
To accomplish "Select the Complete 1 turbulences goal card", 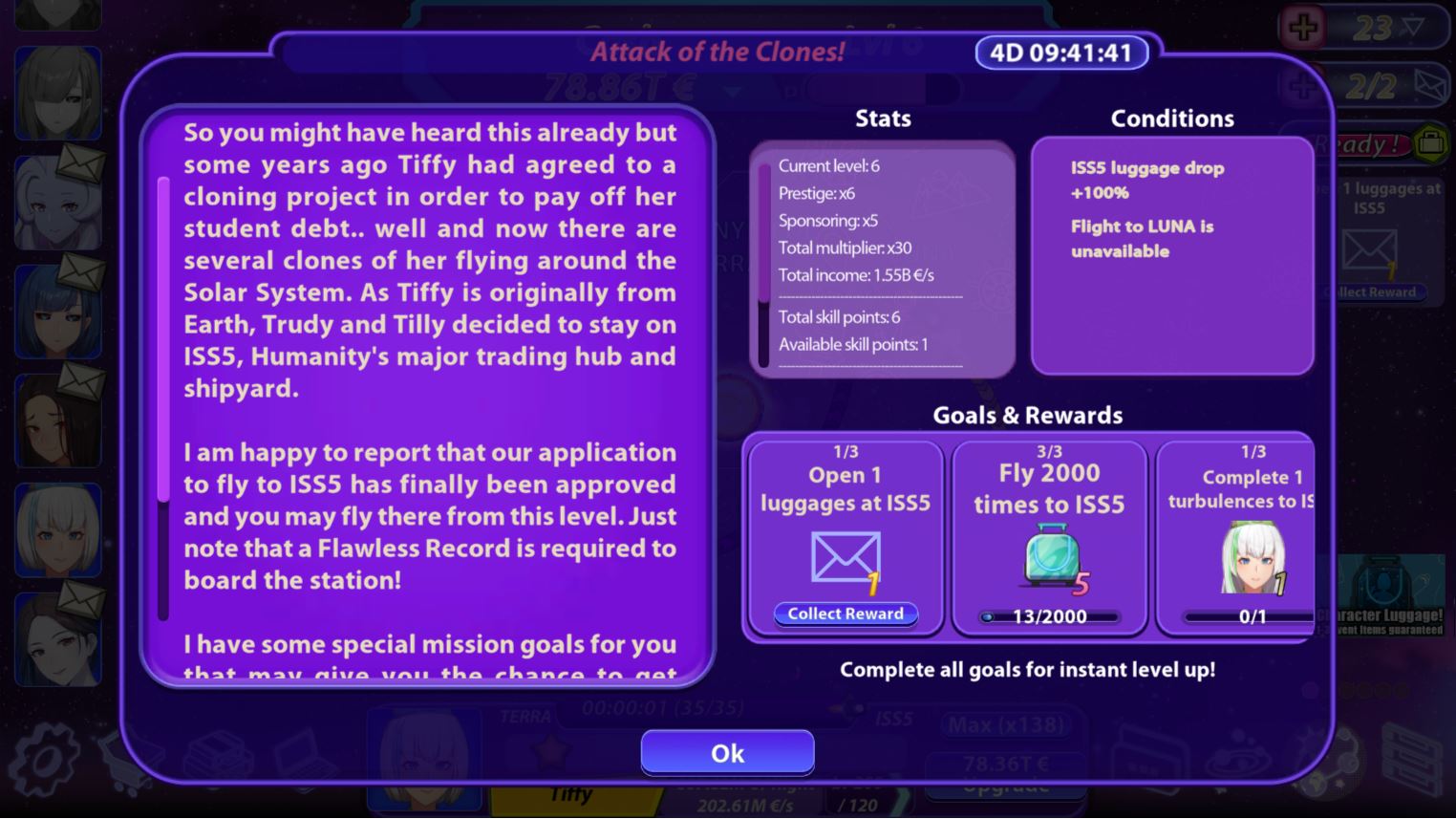I will click(x=1236, y=535).
